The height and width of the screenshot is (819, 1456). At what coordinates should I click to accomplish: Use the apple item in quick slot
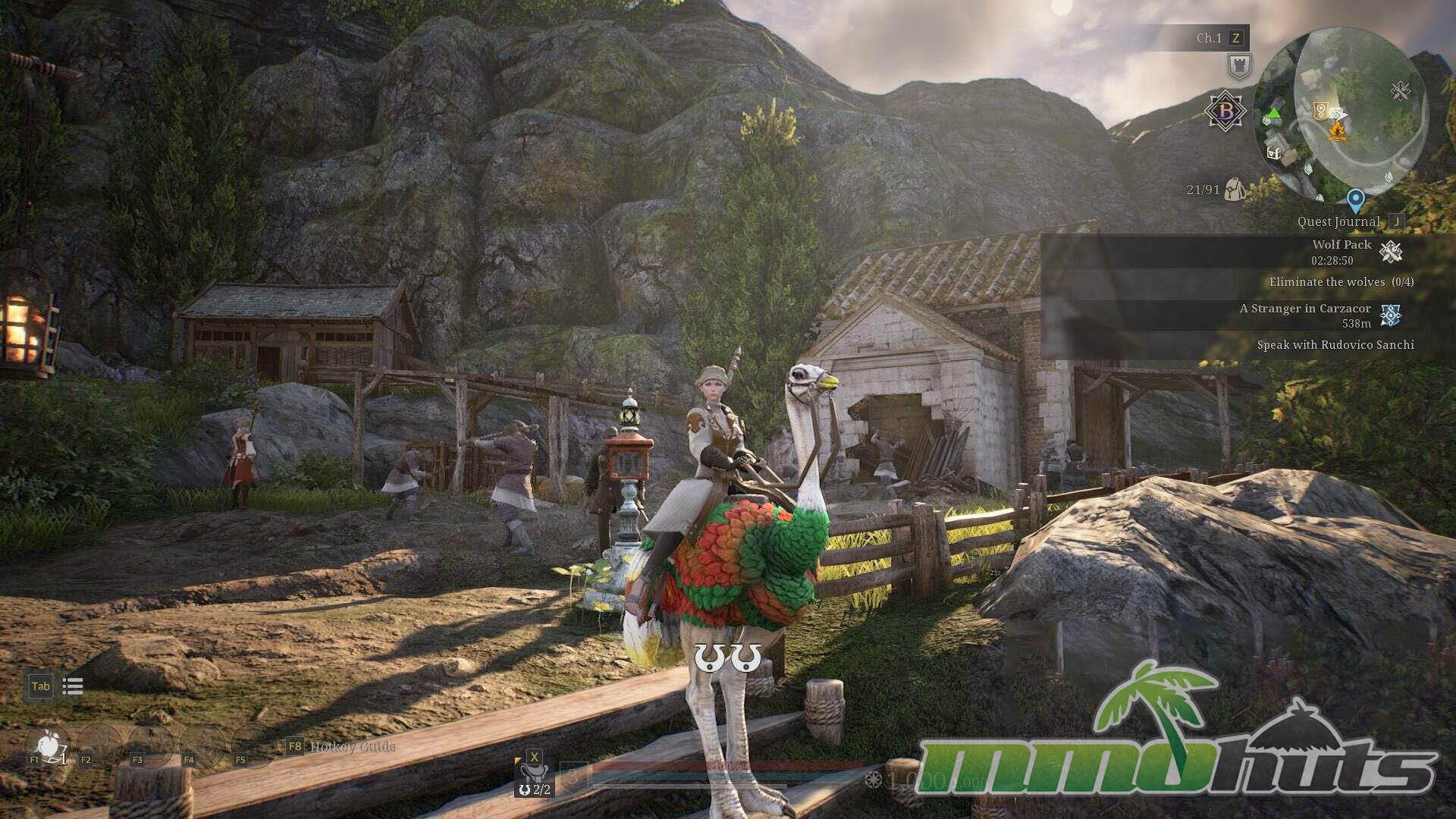(x=49, y=744)
